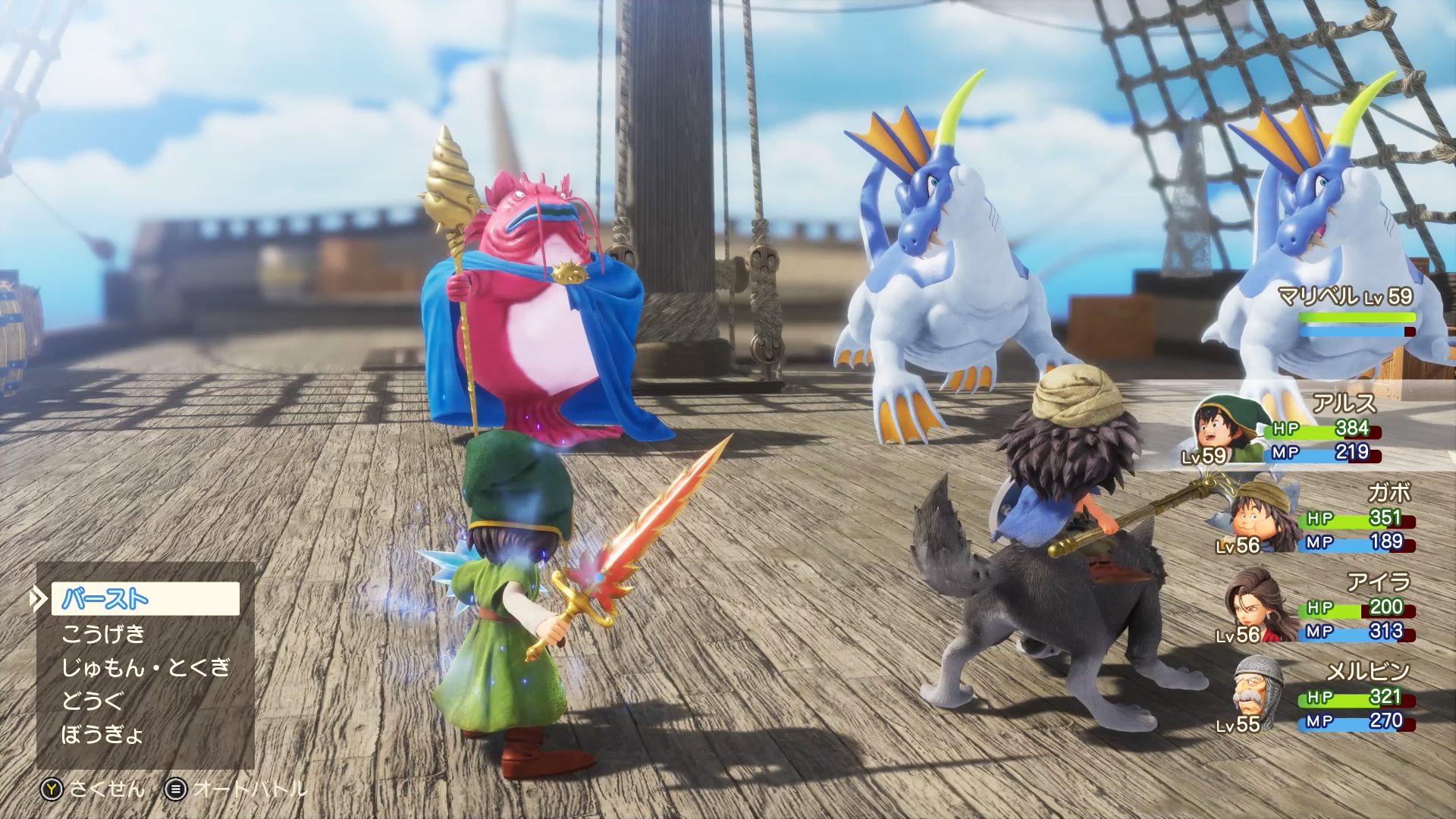Click the cursor arrow beside バースト

[39, 599]
